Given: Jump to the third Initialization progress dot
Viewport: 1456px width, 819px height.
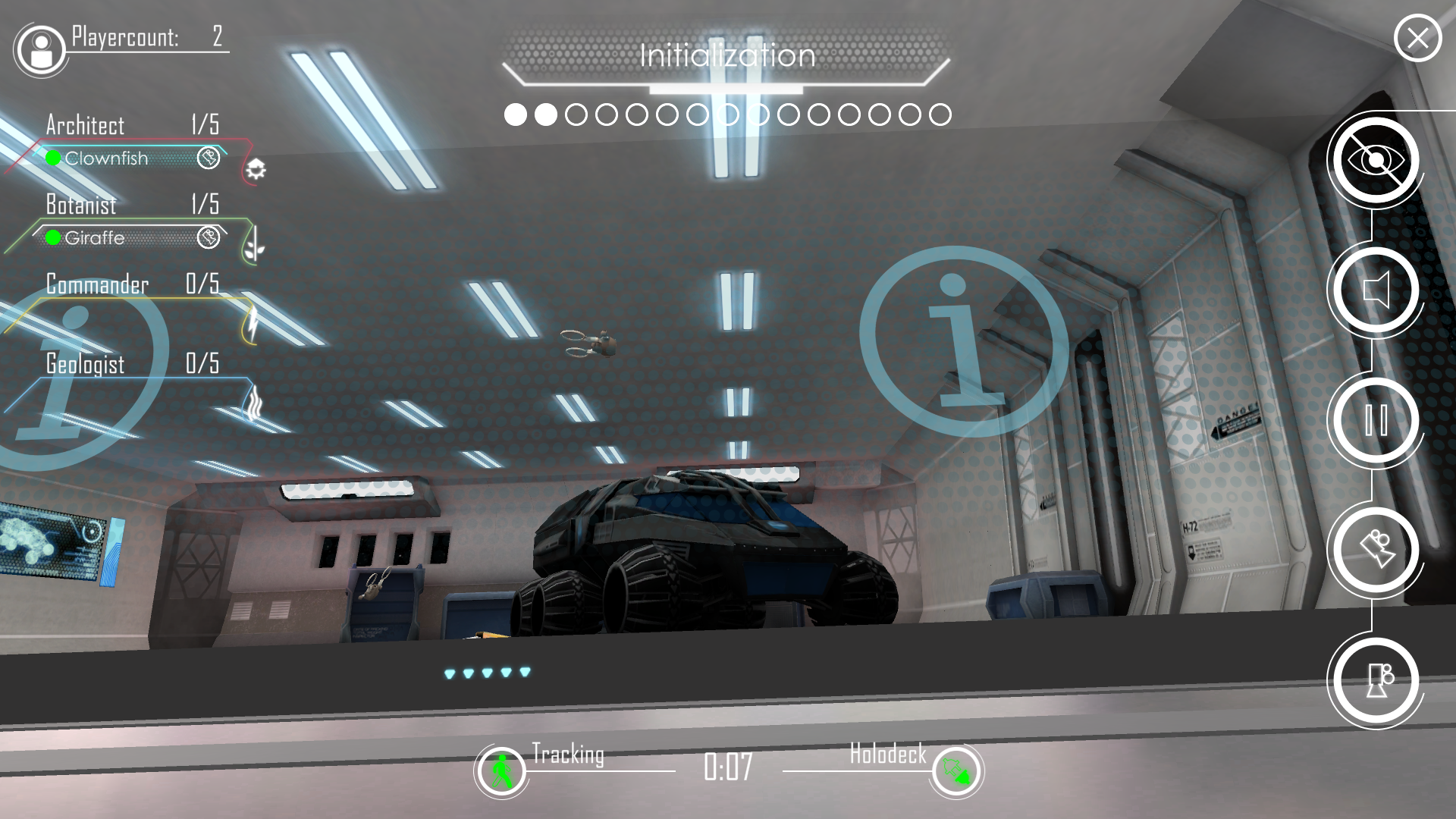Looking at the screenshot, I should click(576, 115).
